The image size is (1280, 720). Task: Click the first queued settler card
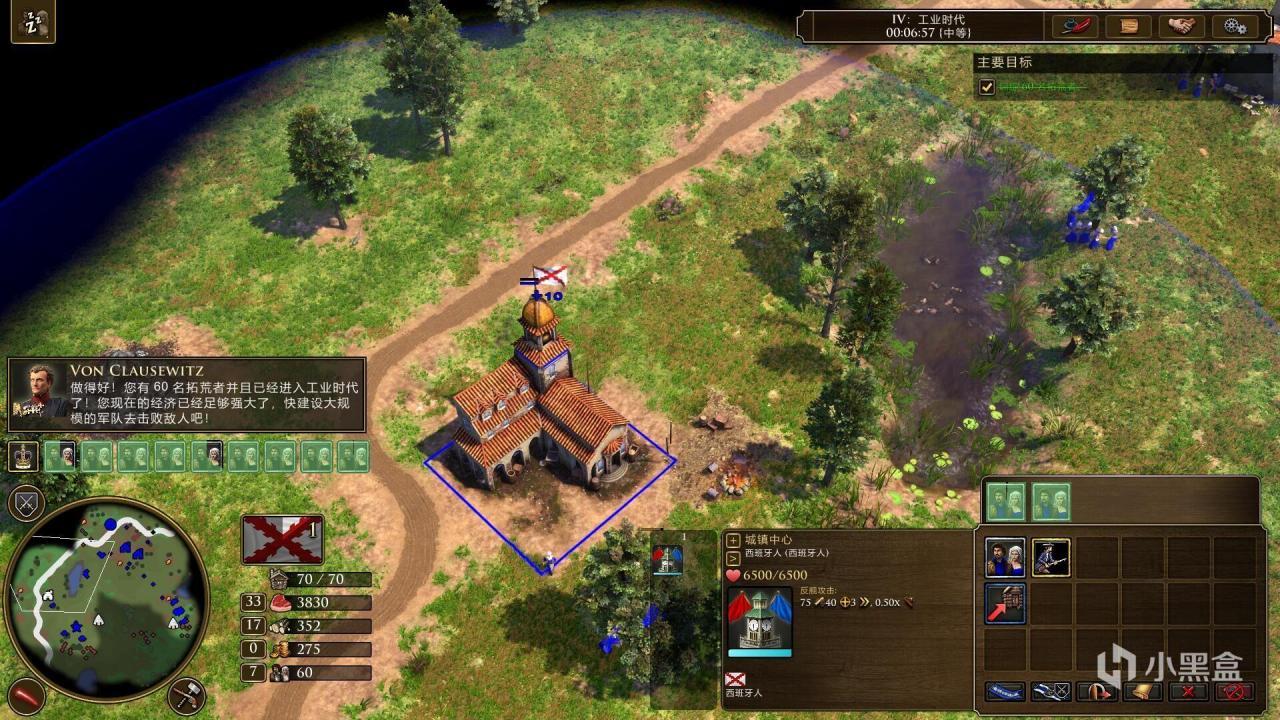click(1005, 501)
